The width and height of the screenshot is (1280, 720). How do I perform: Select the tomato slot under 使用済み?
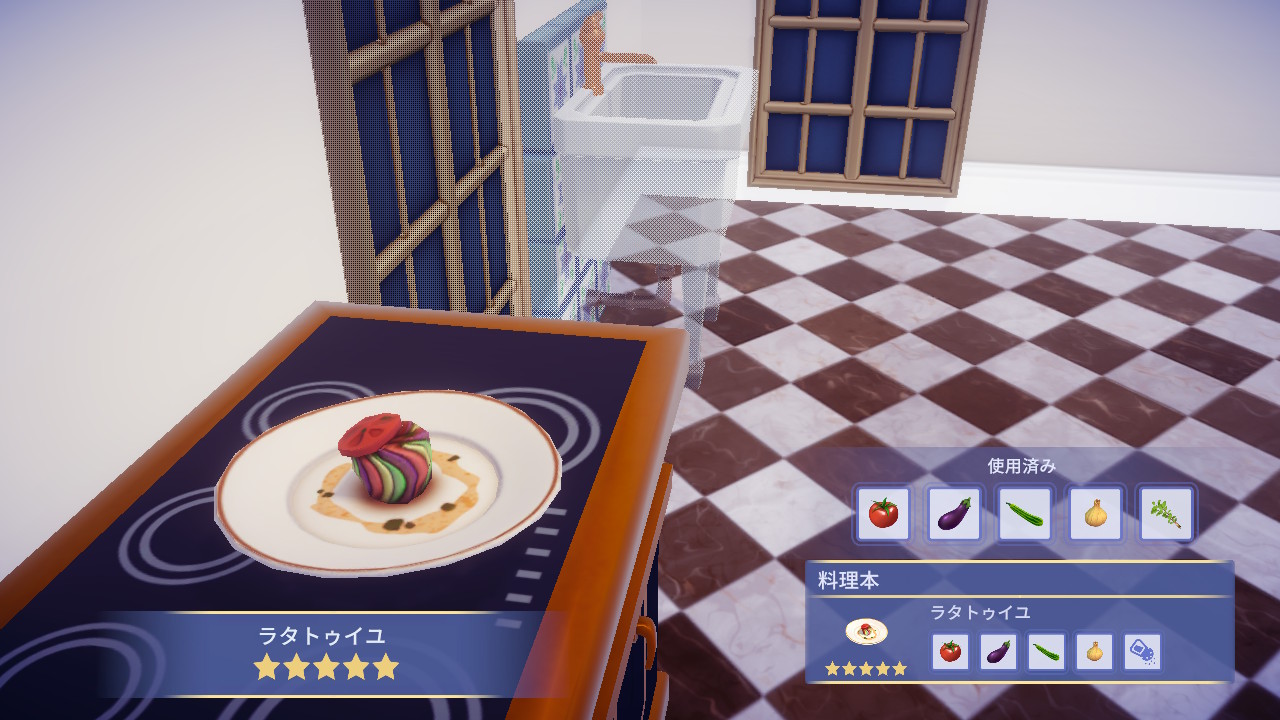883,514
